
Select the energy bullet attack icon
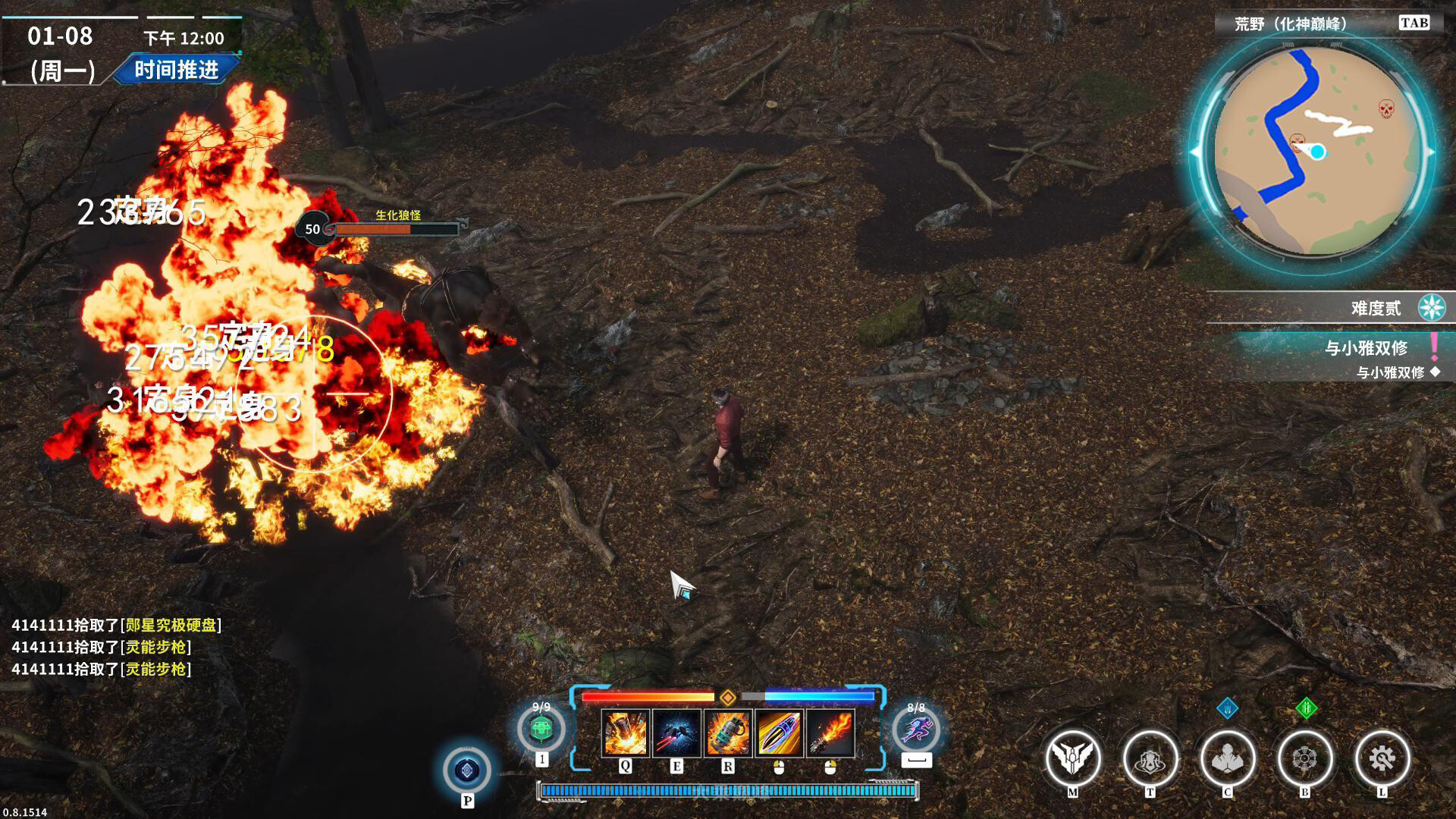point(779,733)
